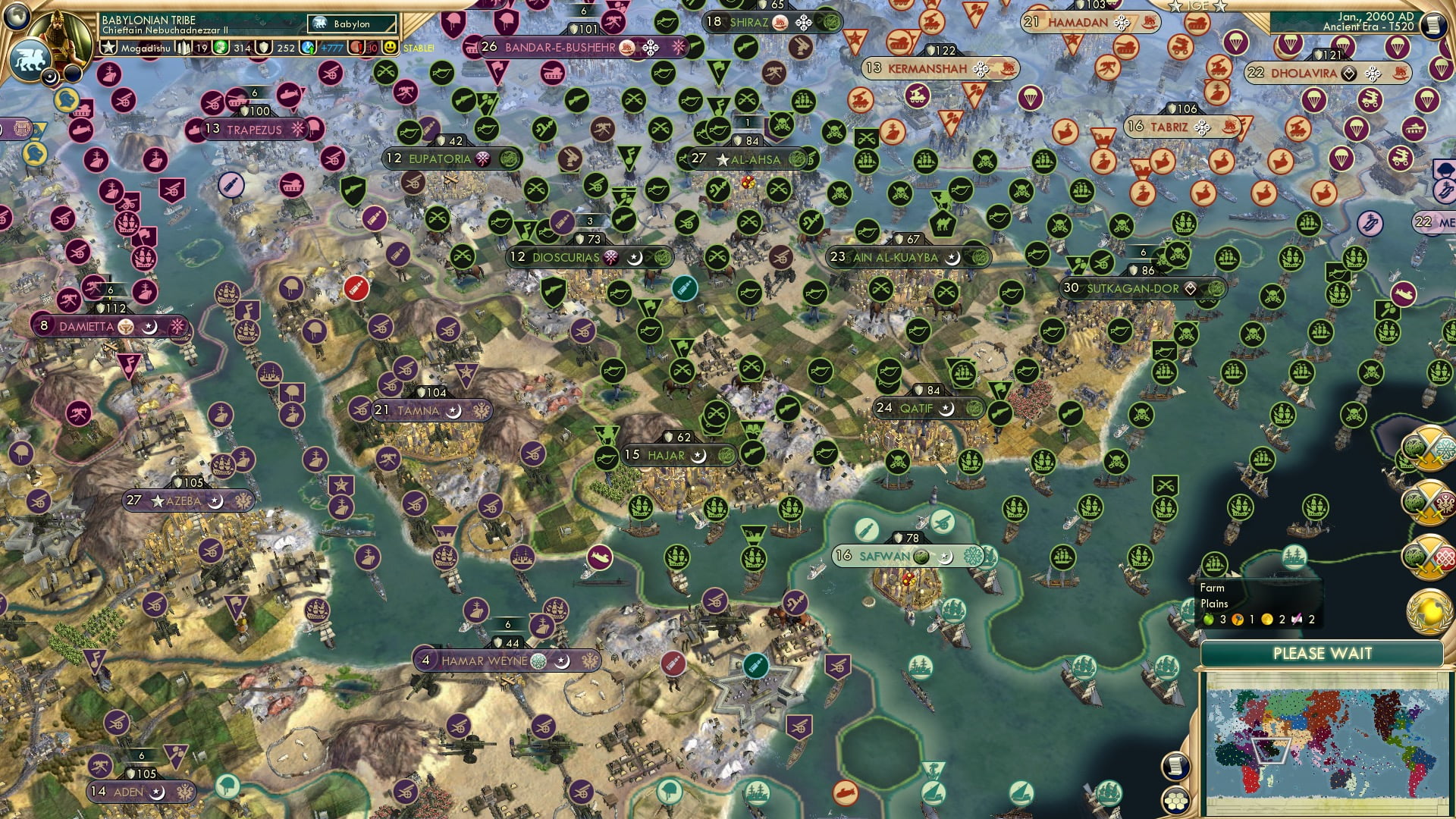Click the crescent moon orb below the Babylon emblem
Image resolution: width=1456 pixels, height=819 pixels.
tap(49, 77)
